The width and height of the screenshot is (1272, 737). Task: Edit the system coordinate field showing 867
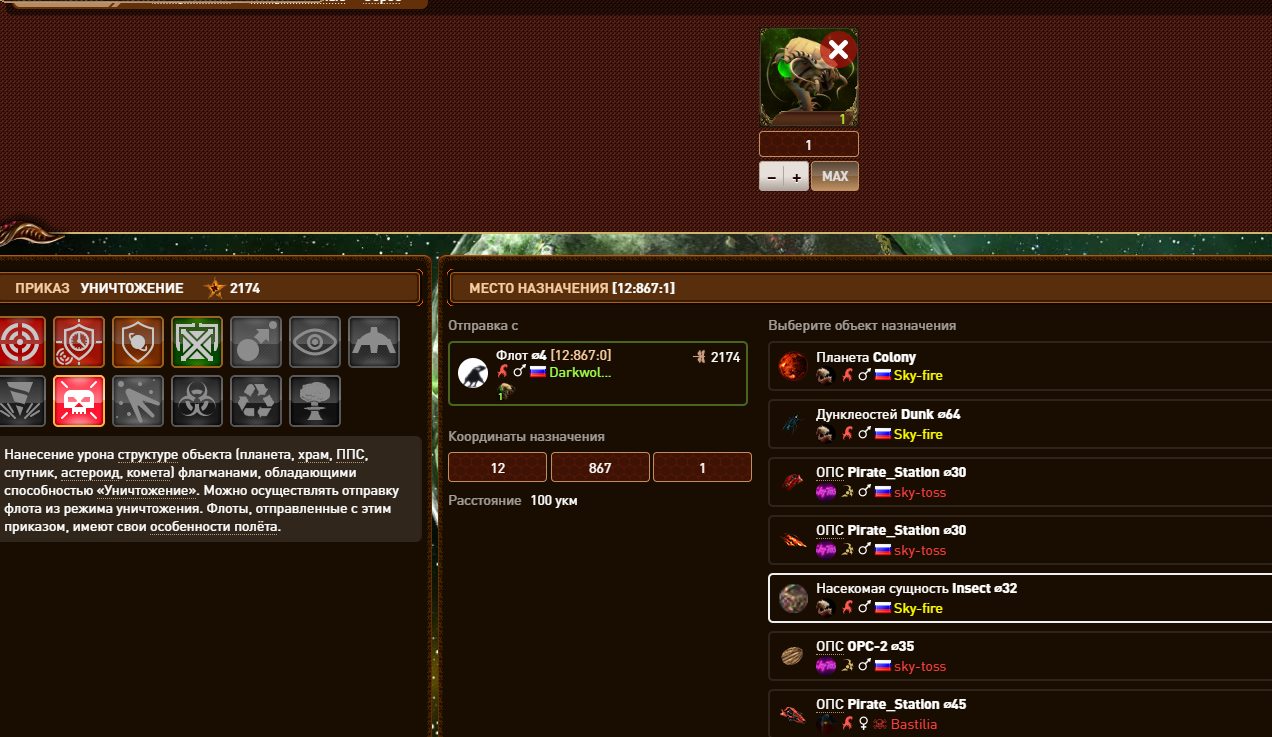600,467
